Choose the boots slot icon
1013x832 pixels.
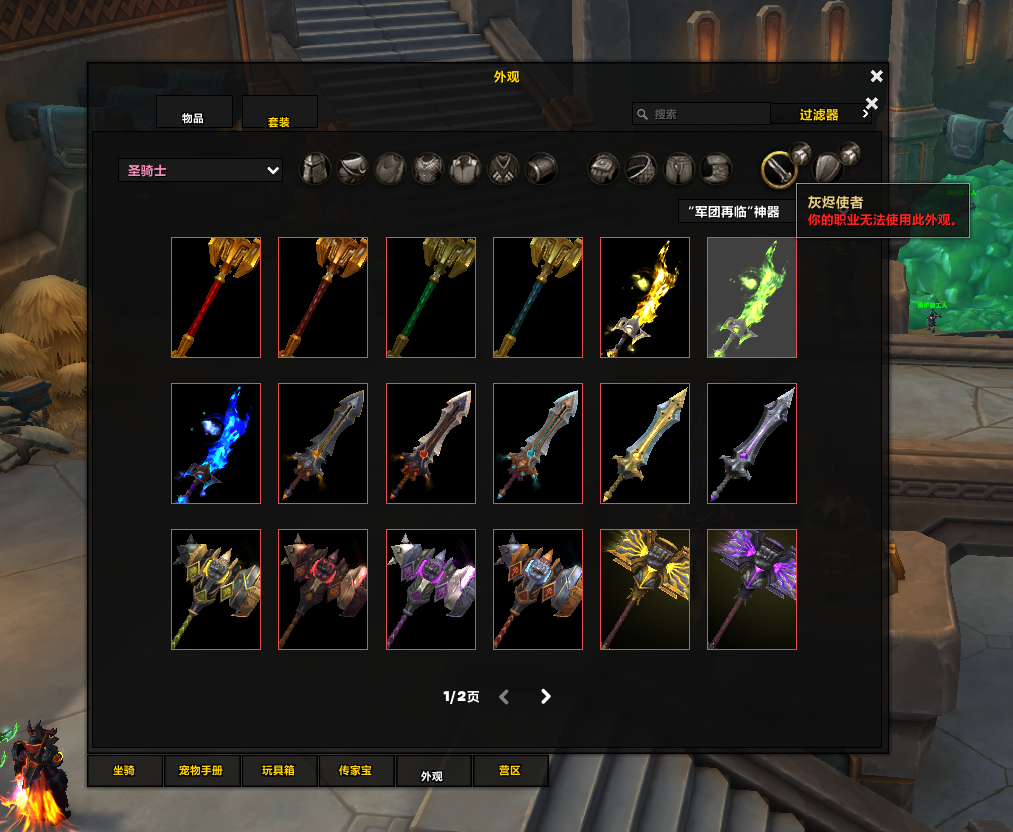[716, 169]
